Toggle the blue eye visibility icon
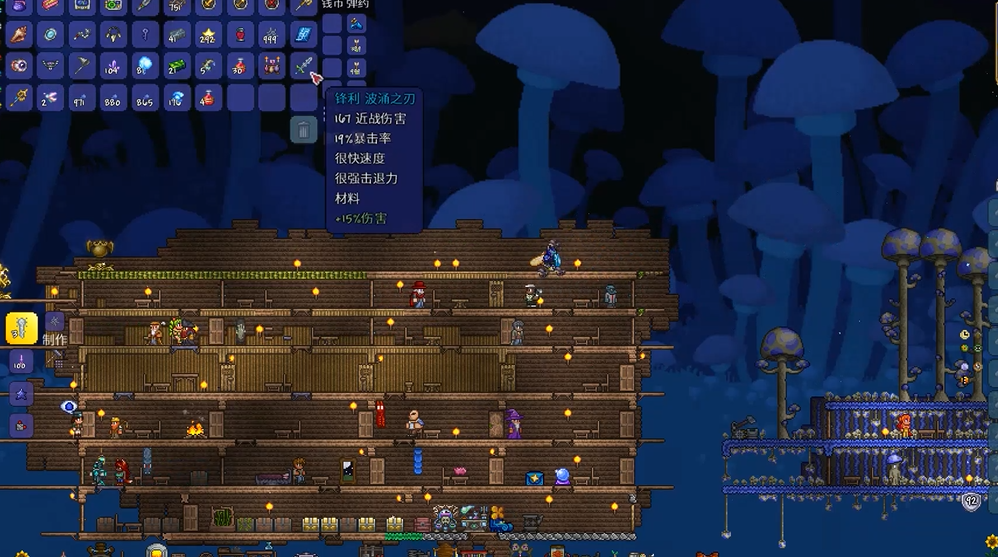Image resolution: width=998 pixels, height=557 pixels. pos(68,407)
